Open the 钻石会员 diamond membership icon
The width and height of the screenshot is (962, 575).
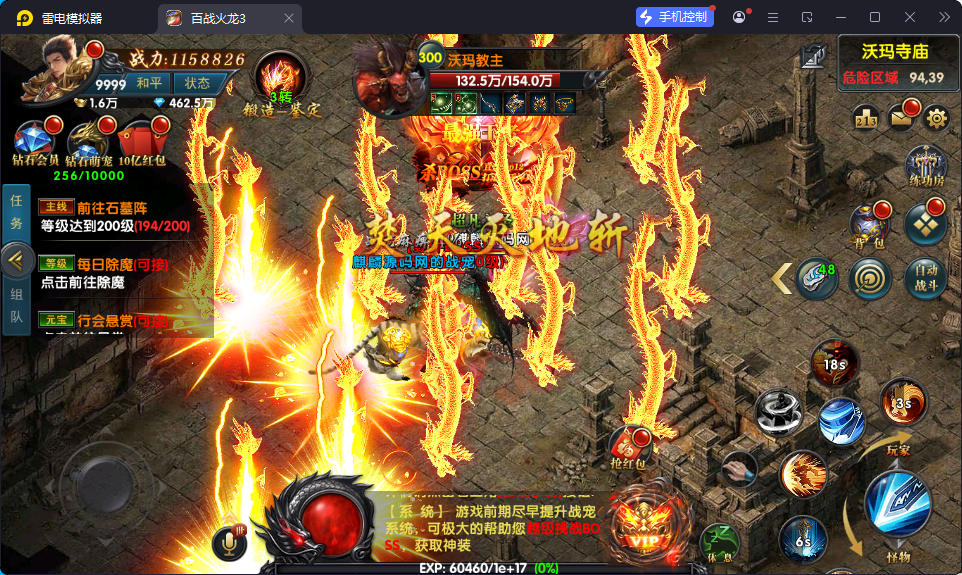(37, 142)
